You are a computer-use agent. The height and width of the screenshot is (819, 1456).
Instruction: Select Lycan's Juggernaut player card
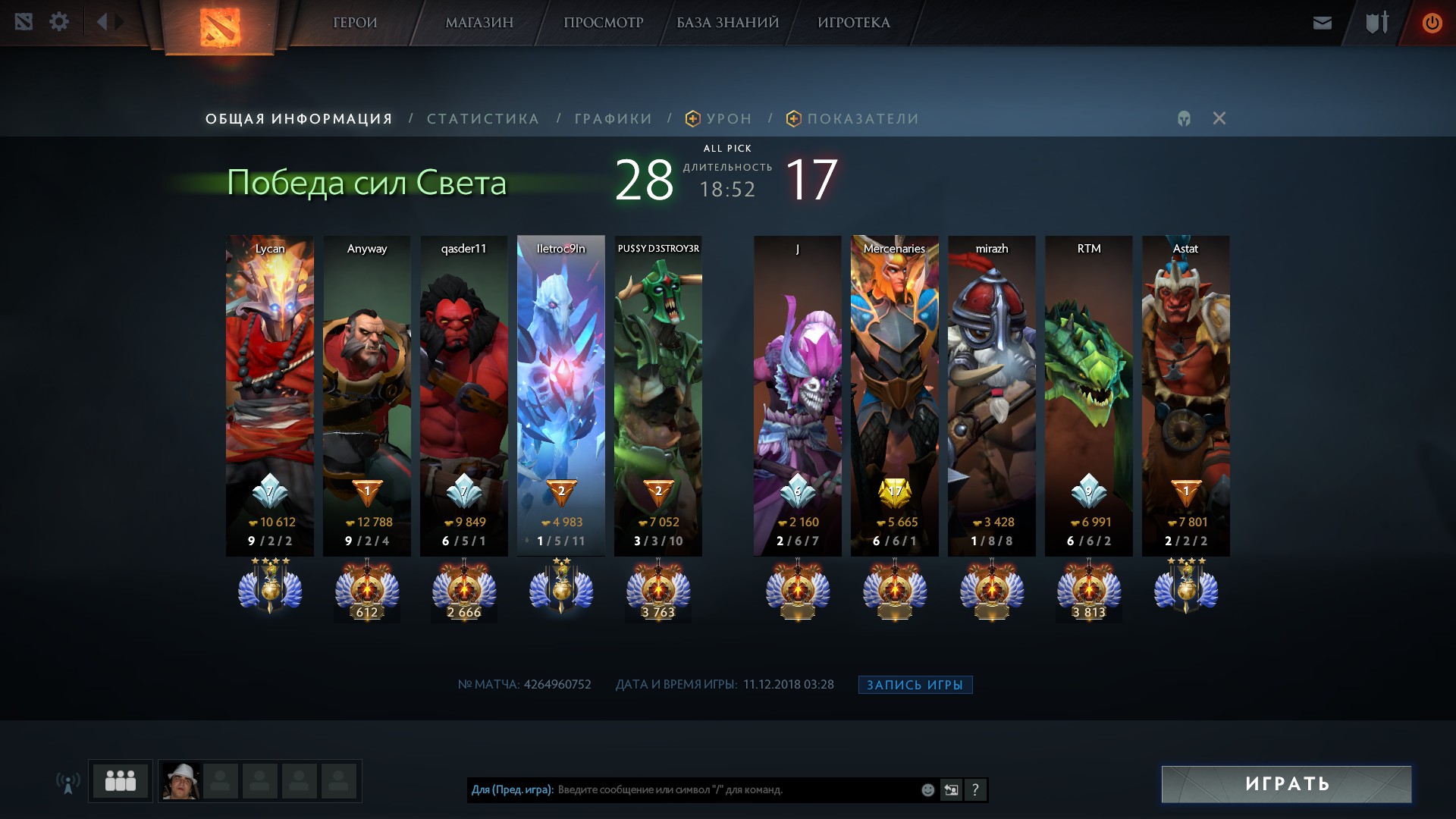click(270, 394)
